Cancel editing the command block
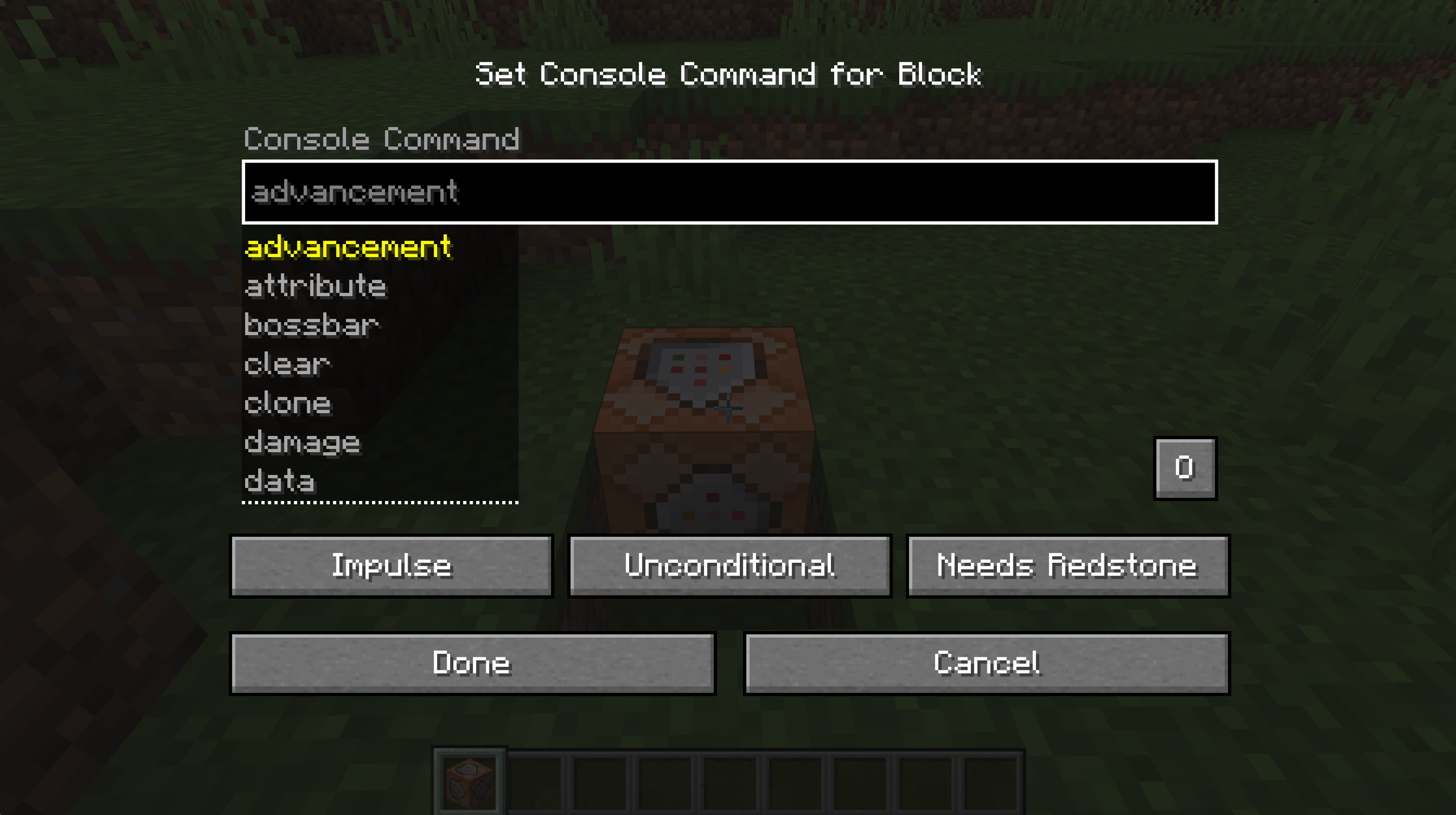Image resolution: width=1456 pixels, height=815 pixels. pyautogui.click(x=987, y=663)
